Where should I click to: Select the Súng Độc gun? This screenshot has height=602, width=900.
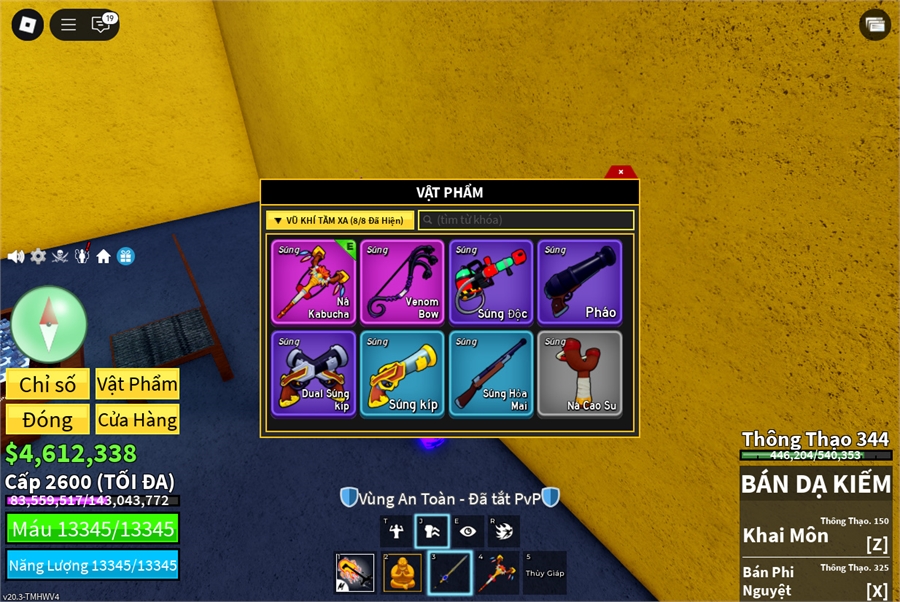coord(491,281)
